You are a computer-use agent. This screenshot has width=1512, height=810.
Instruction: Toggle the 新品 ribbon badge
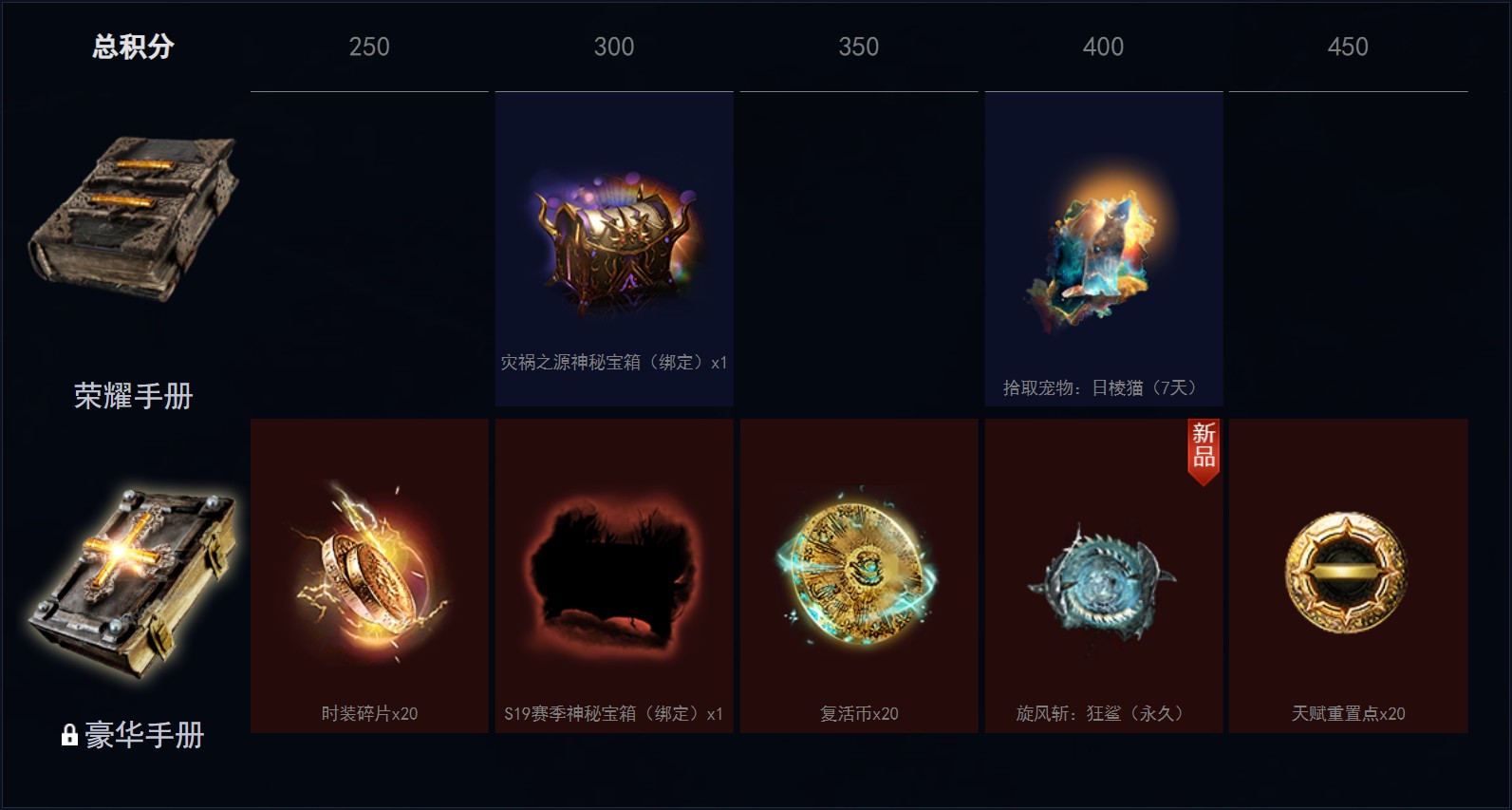1203,446
